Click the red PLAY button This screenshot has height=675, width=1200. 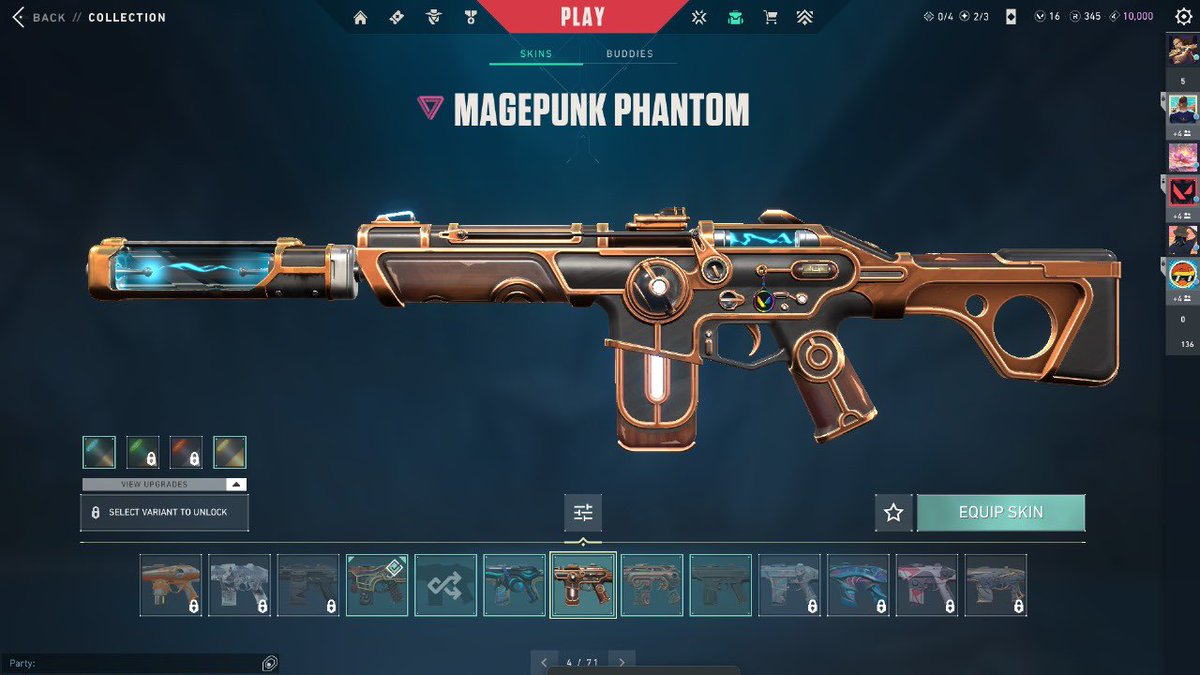click(x=582, y=17)
